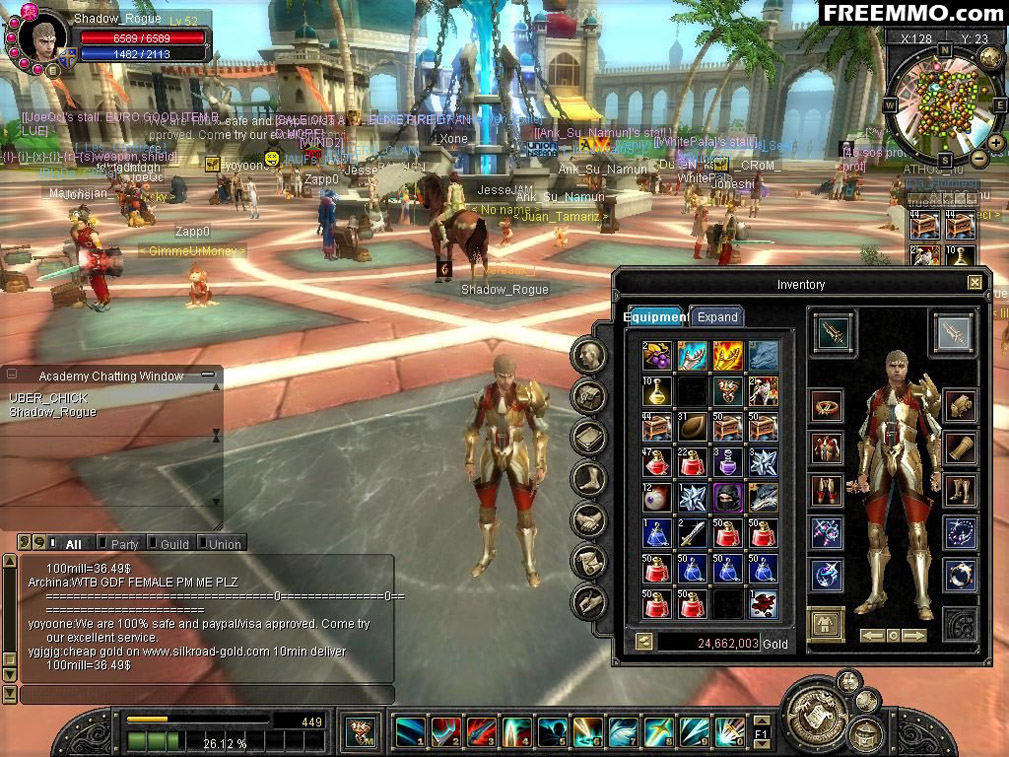Click the eyeball item in the inventory
This screenshot has height=757, width=1009.
[x=657, y=497]
